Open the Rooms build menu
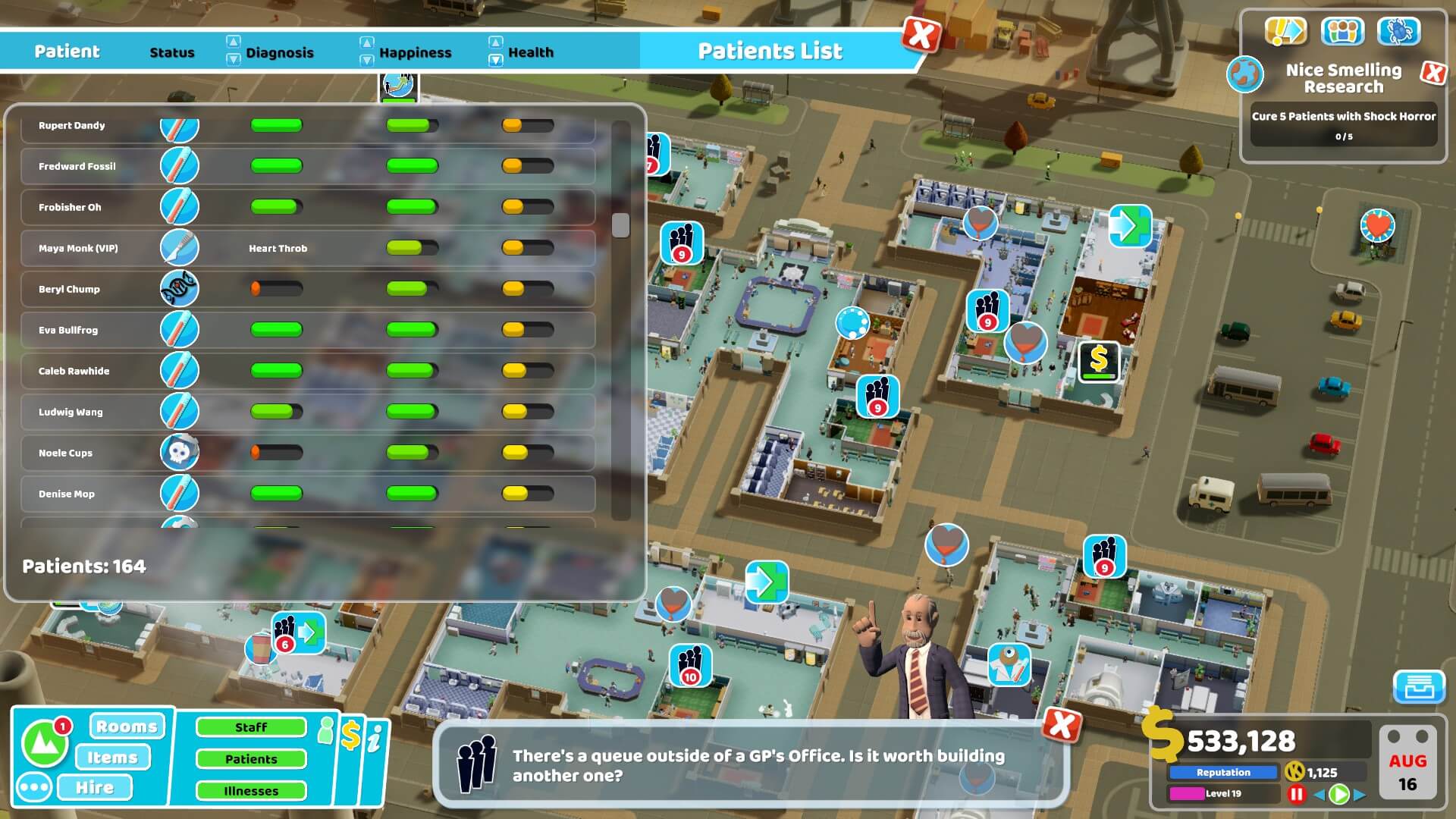 point(127,726)
